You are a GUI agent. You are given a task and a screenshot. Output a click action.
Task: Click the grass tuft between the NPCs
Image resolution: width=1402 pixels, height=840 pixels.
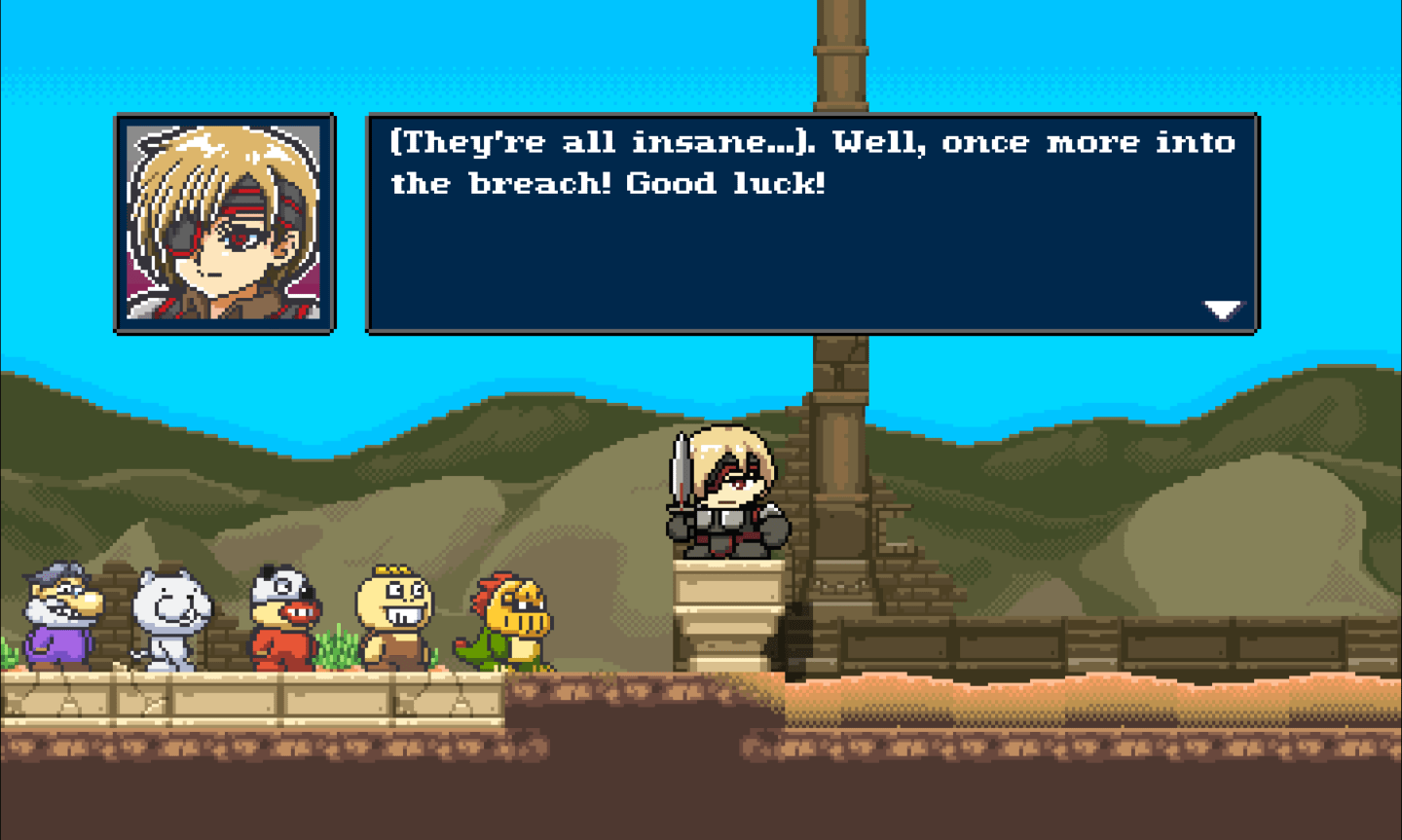pos(336,652)
